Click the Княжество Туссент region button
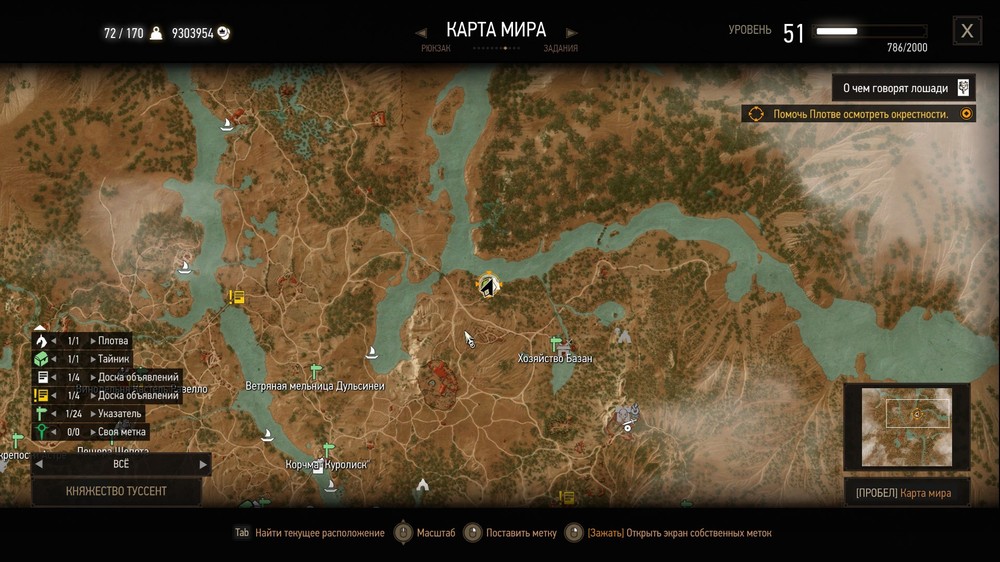 116,491
